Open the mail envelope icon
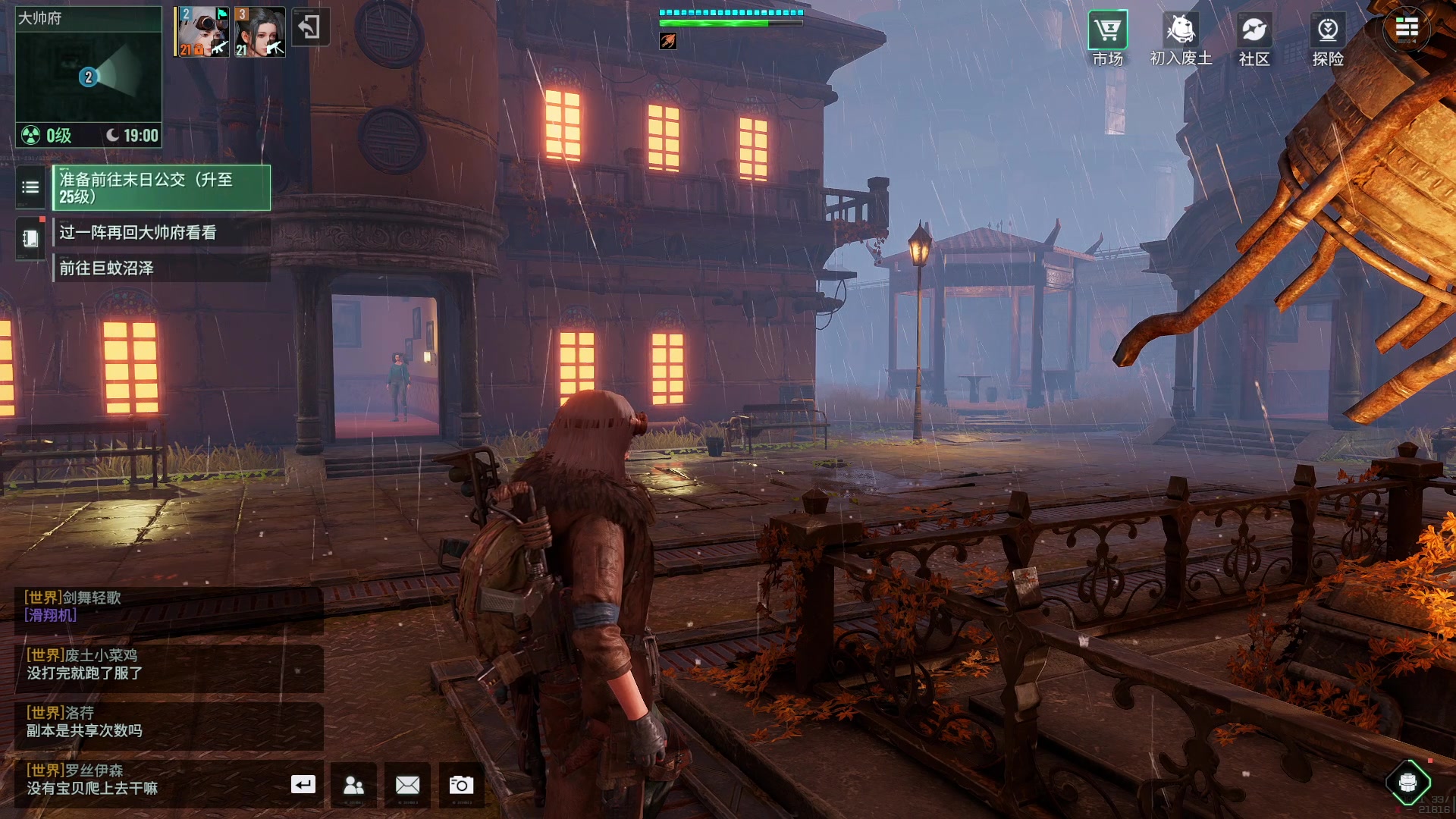 (407, 785)
